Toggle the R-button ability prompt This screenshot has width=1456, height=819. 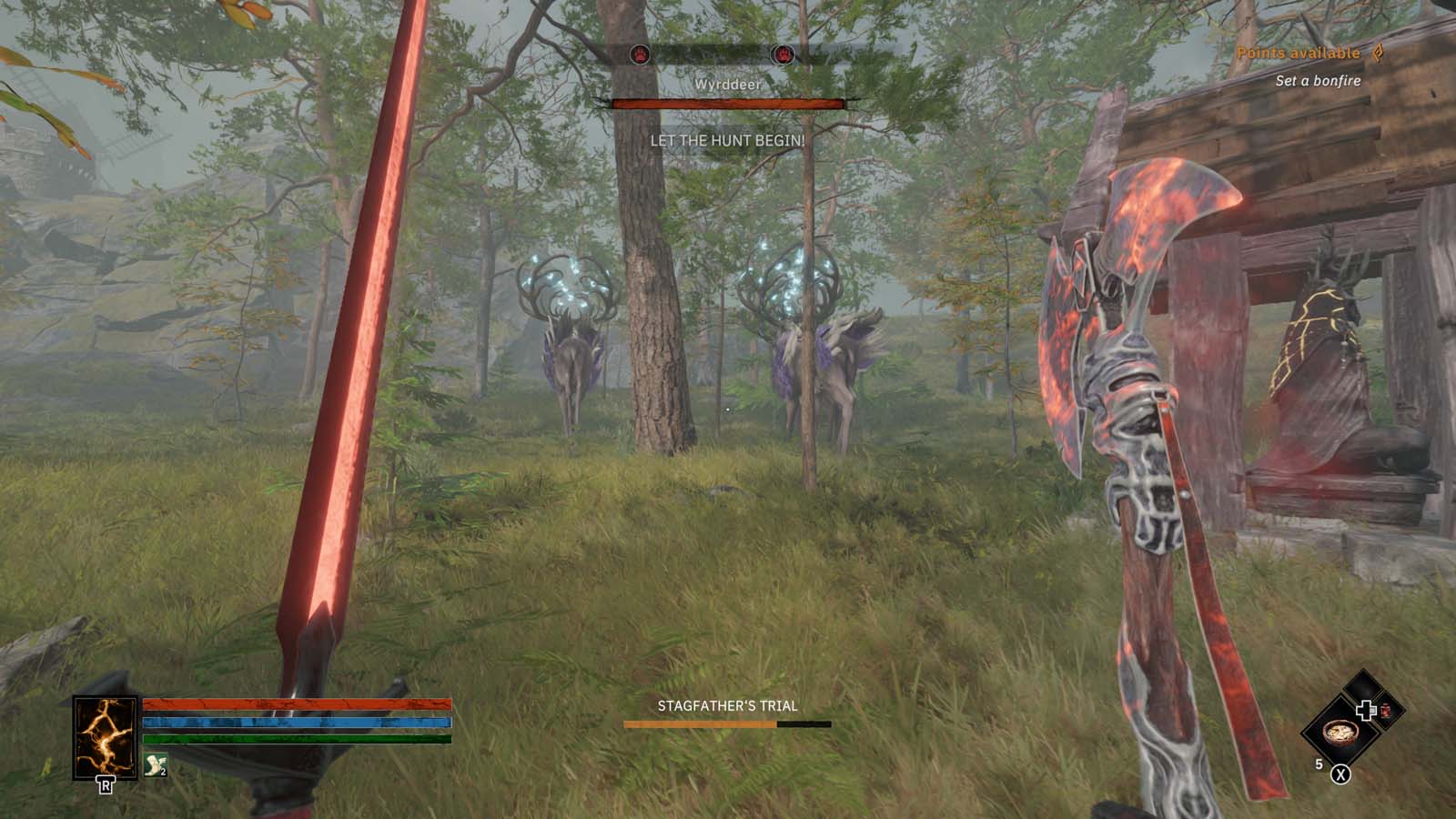click(x=106, y=786)
